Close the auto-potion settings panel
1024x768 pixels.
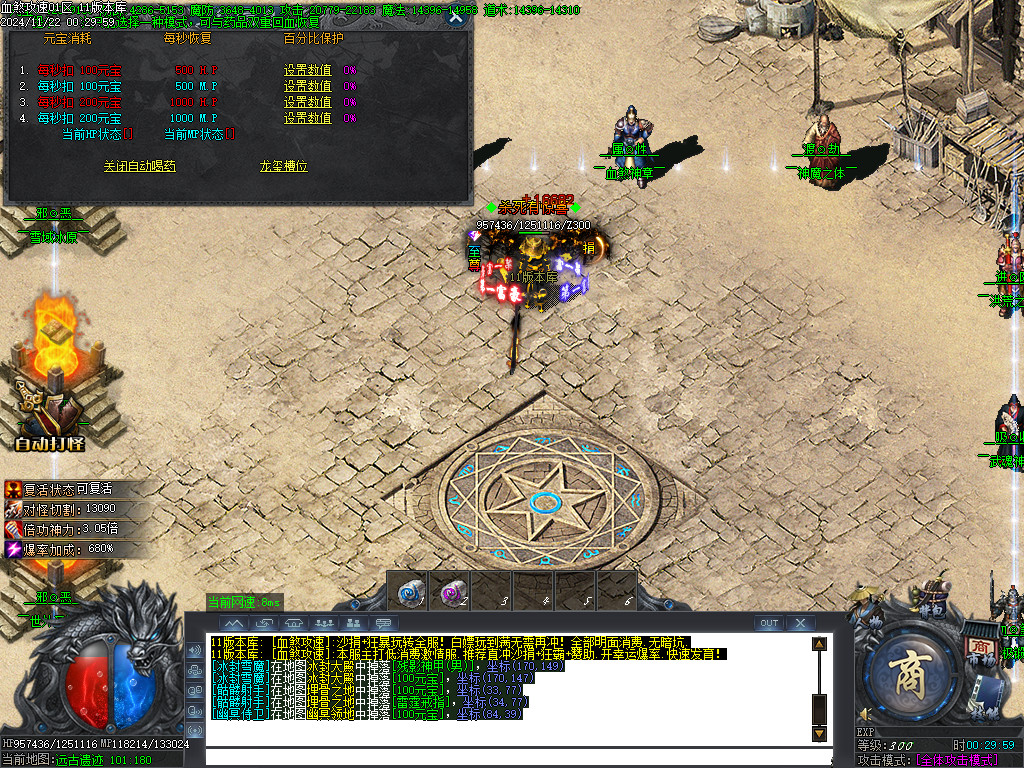pos(456,17)
